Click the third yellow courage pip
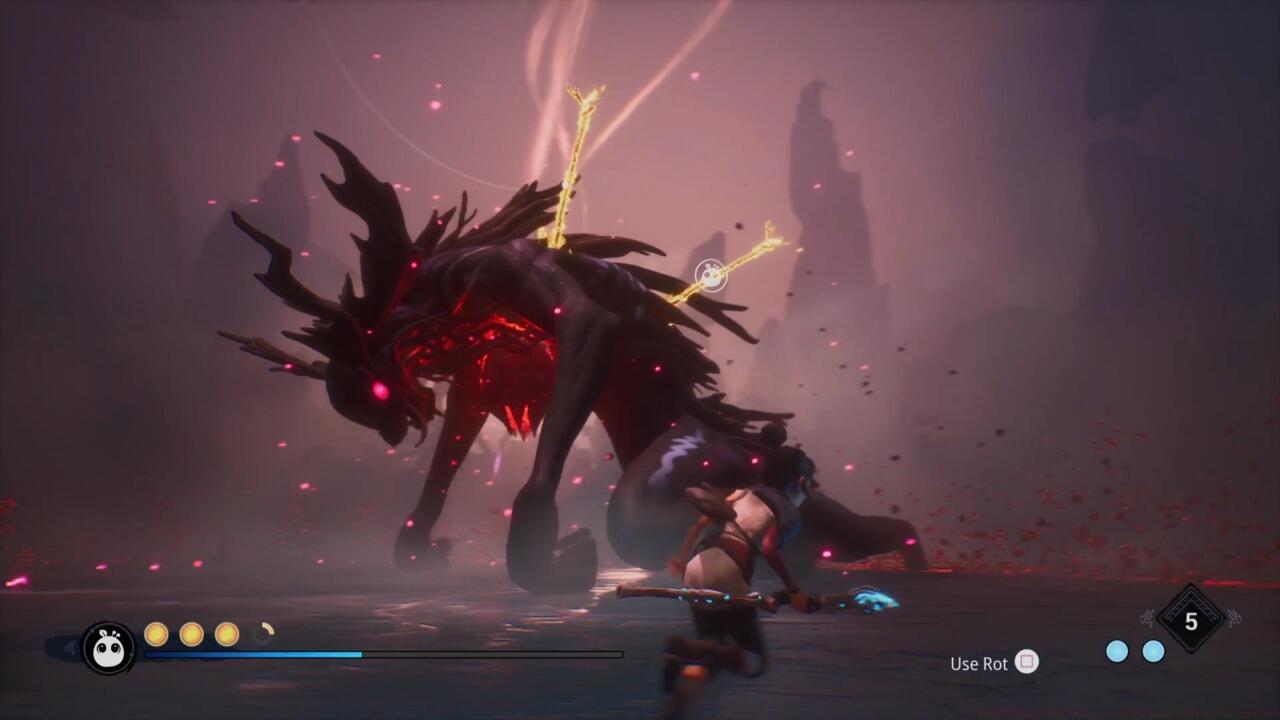This screenshot has height=720, width=1280. tap(228, 634)
